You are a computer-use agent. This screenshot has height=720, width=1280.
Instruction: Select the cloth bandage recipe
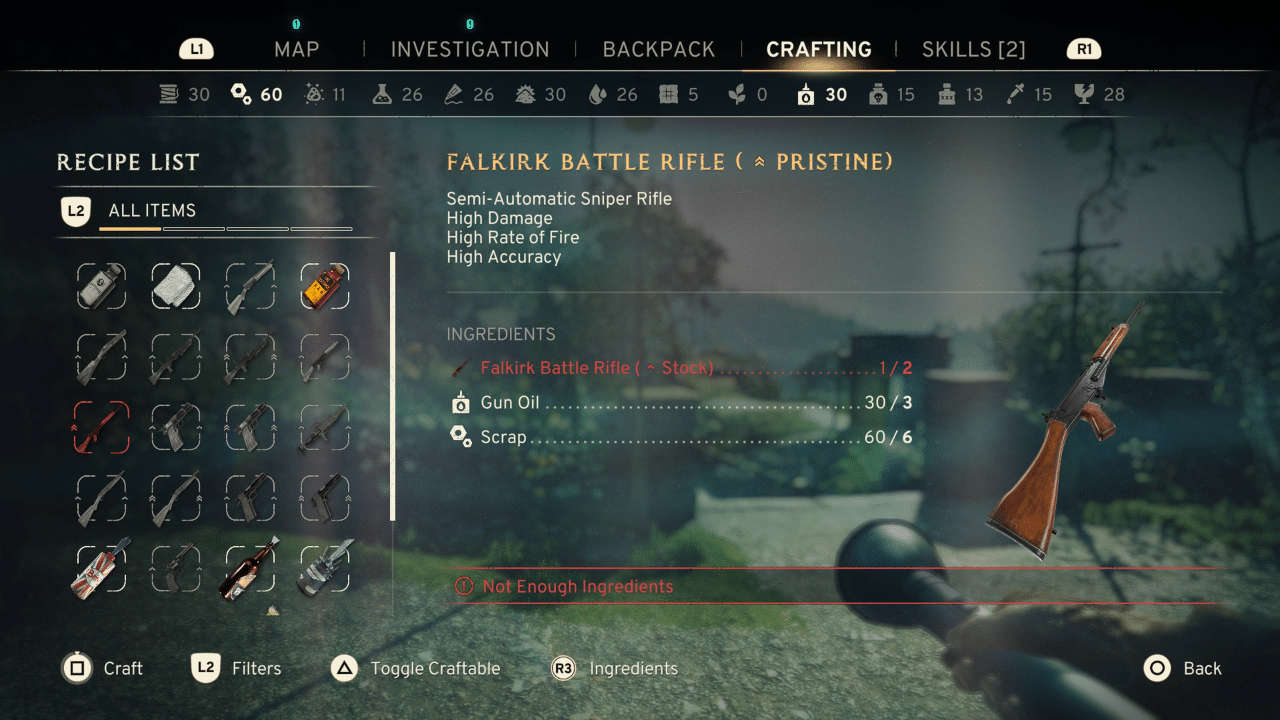tap(176, 287)
